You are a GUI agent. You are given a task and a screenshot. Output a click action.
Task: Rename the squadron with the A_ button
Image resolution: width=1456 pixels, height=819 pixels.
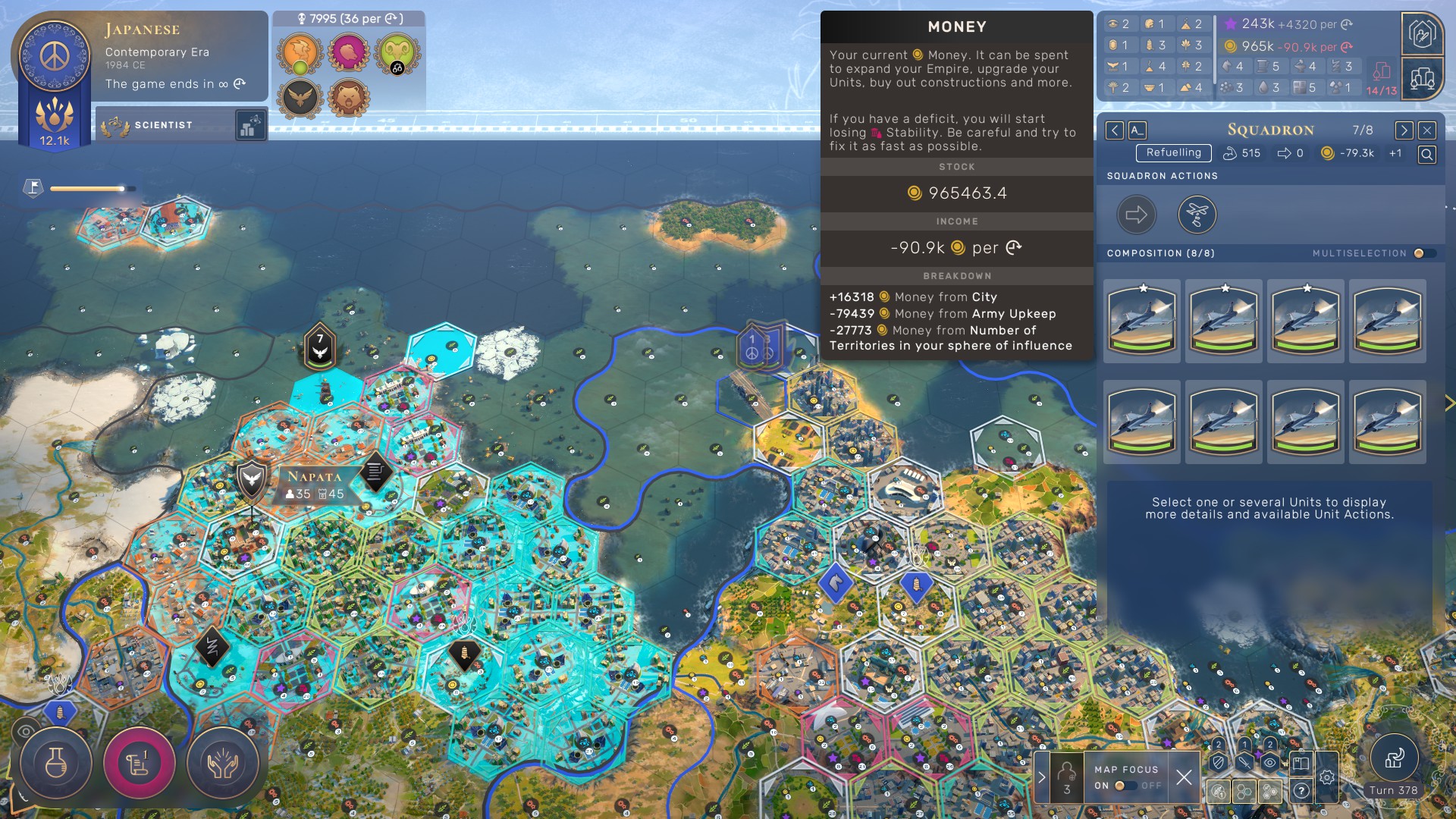1137,130
